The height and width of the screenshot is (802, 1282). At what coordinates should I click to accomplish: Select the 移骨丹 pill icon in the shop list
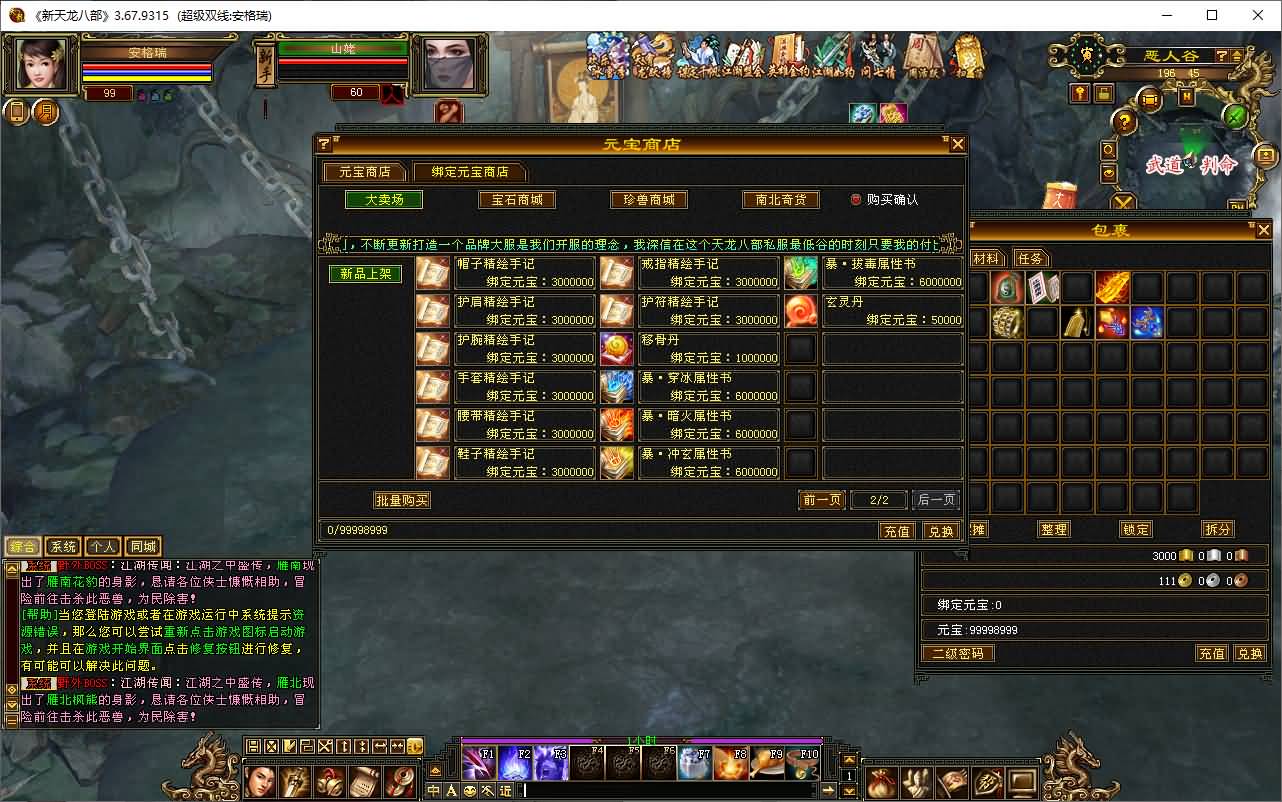coord(617,348)
